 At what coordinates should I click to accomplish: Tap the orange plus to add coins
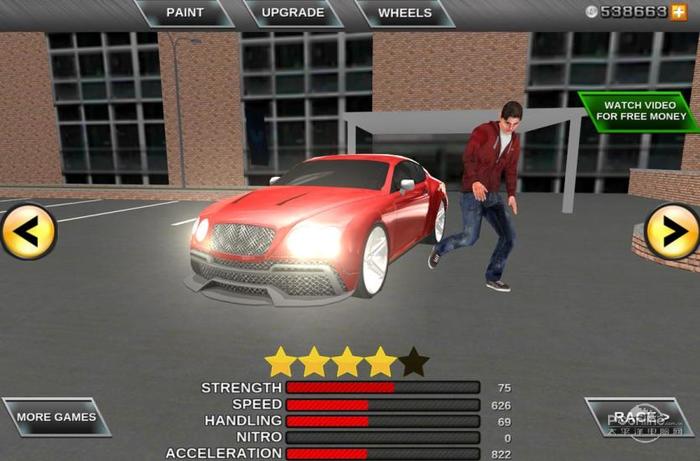tap(678, 12)
